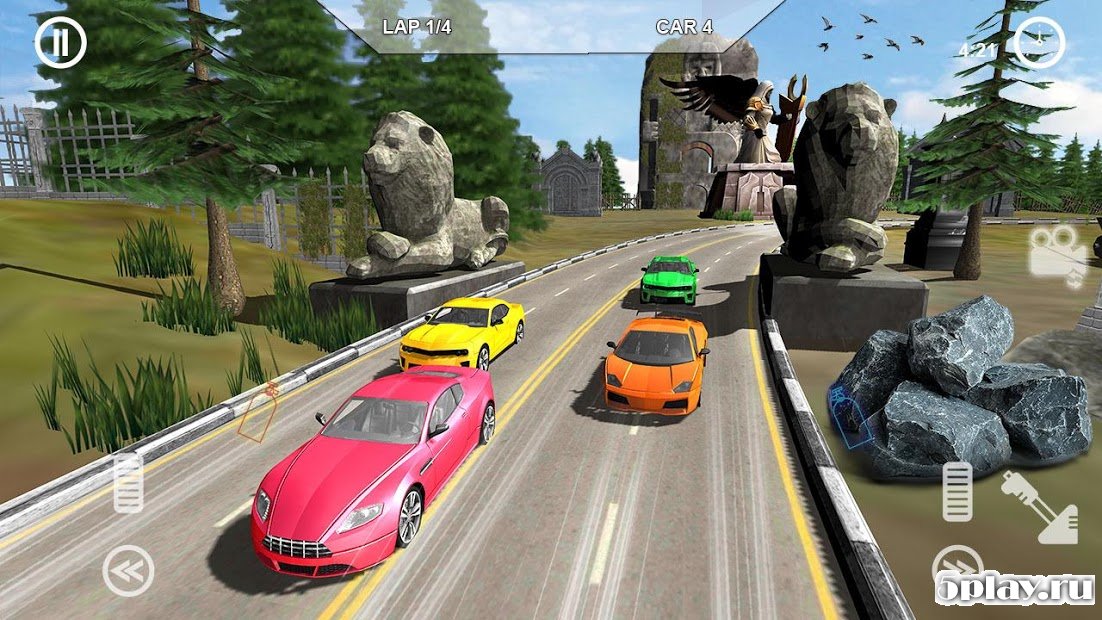Tap the pedal above the steer-left arrow
The height and width of the screenshot is (620, 1102).
[128, 484]
